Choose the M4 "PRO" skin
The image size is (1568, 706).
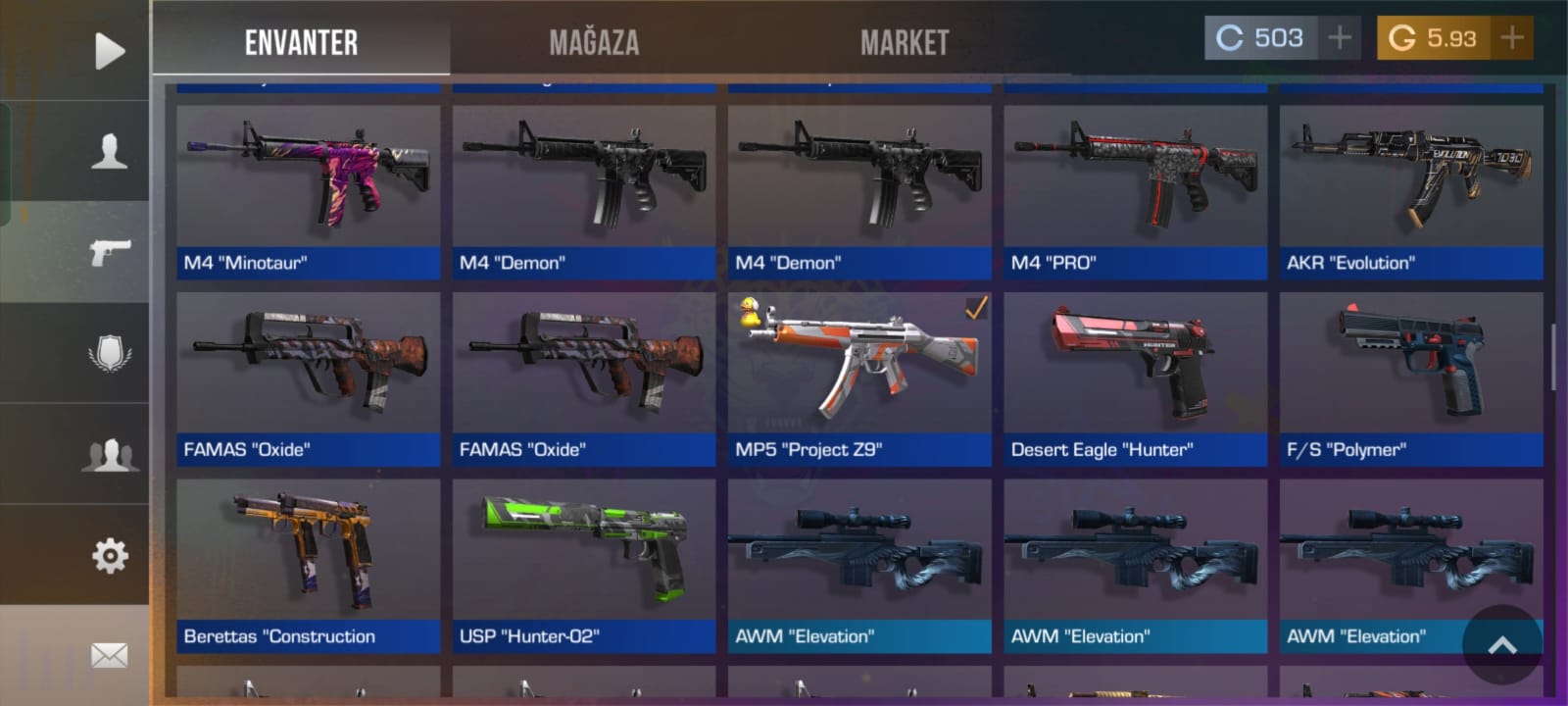(x=1135, y=191)
